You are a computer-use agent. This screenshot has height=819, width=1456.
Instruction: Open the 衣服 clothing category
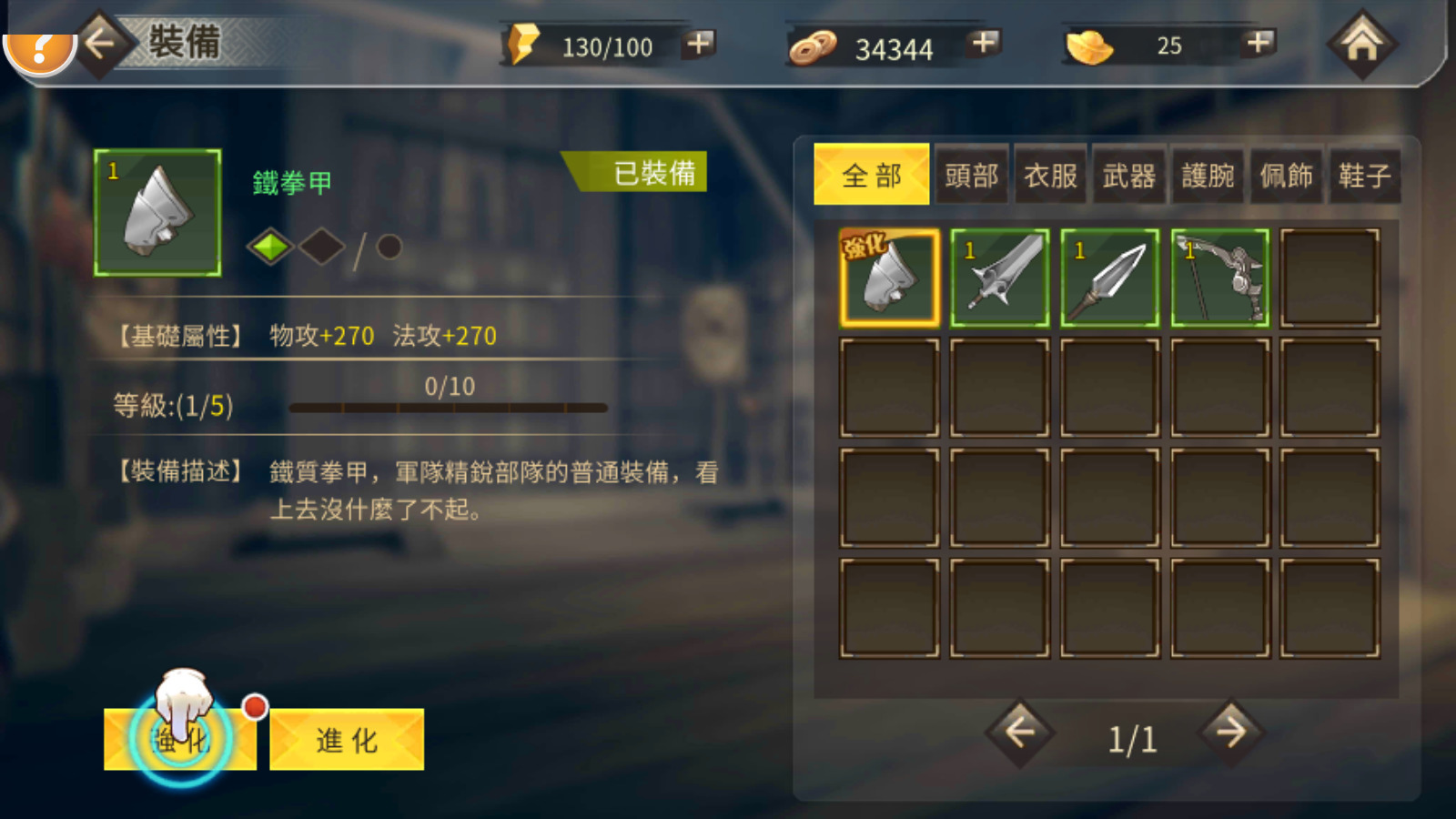[x=1050, y=174]
